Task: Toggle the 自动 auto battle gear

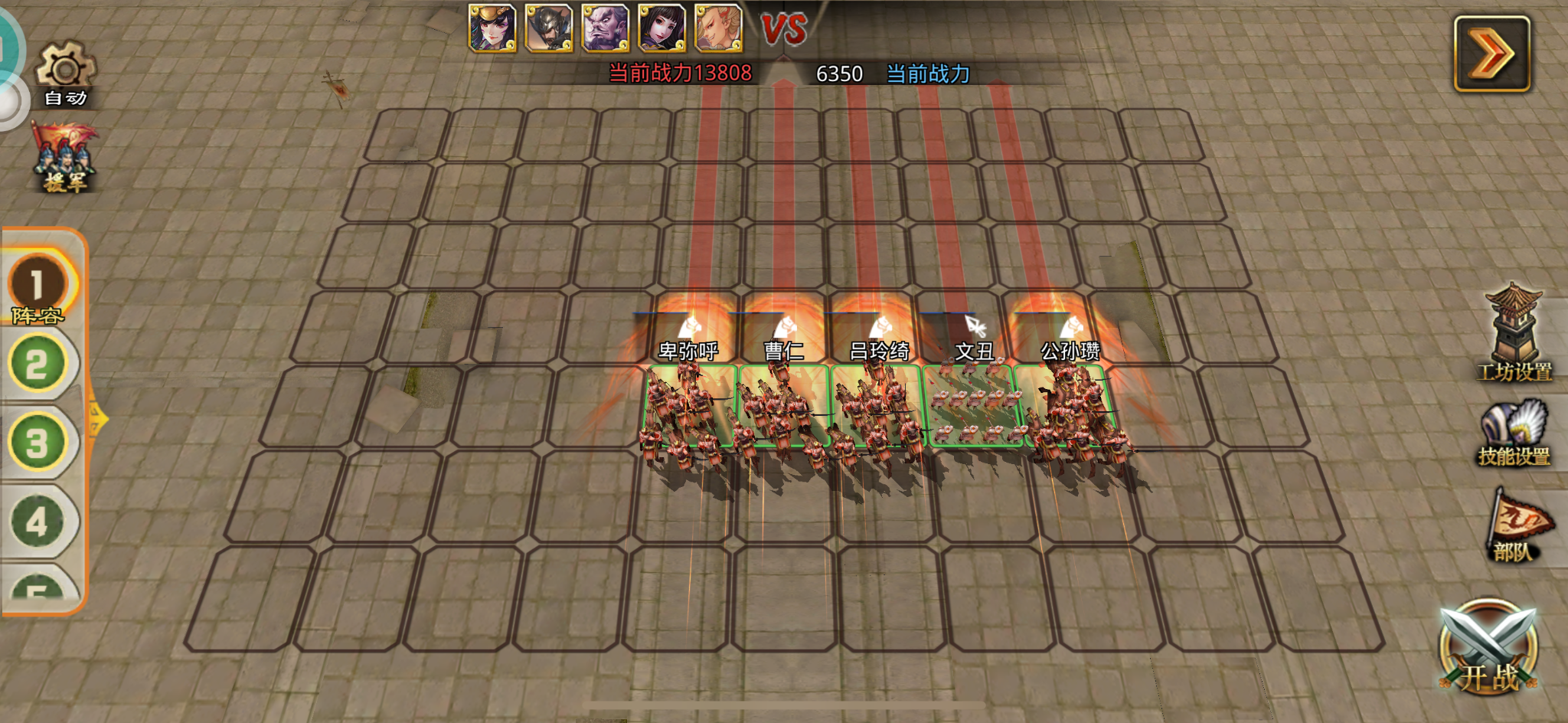Action: [x=66, y=74]
